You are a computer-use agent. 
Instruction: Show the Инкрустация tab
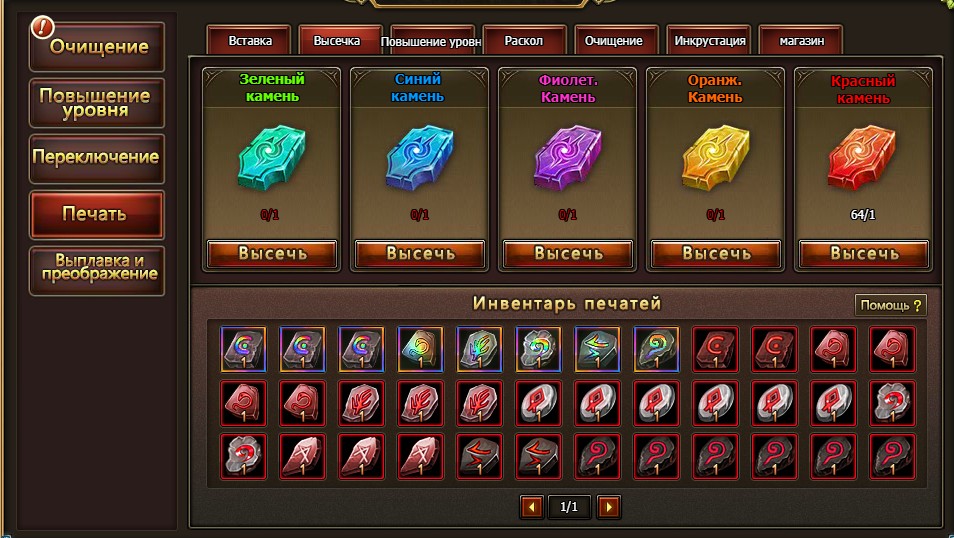[x=709, y=41]
